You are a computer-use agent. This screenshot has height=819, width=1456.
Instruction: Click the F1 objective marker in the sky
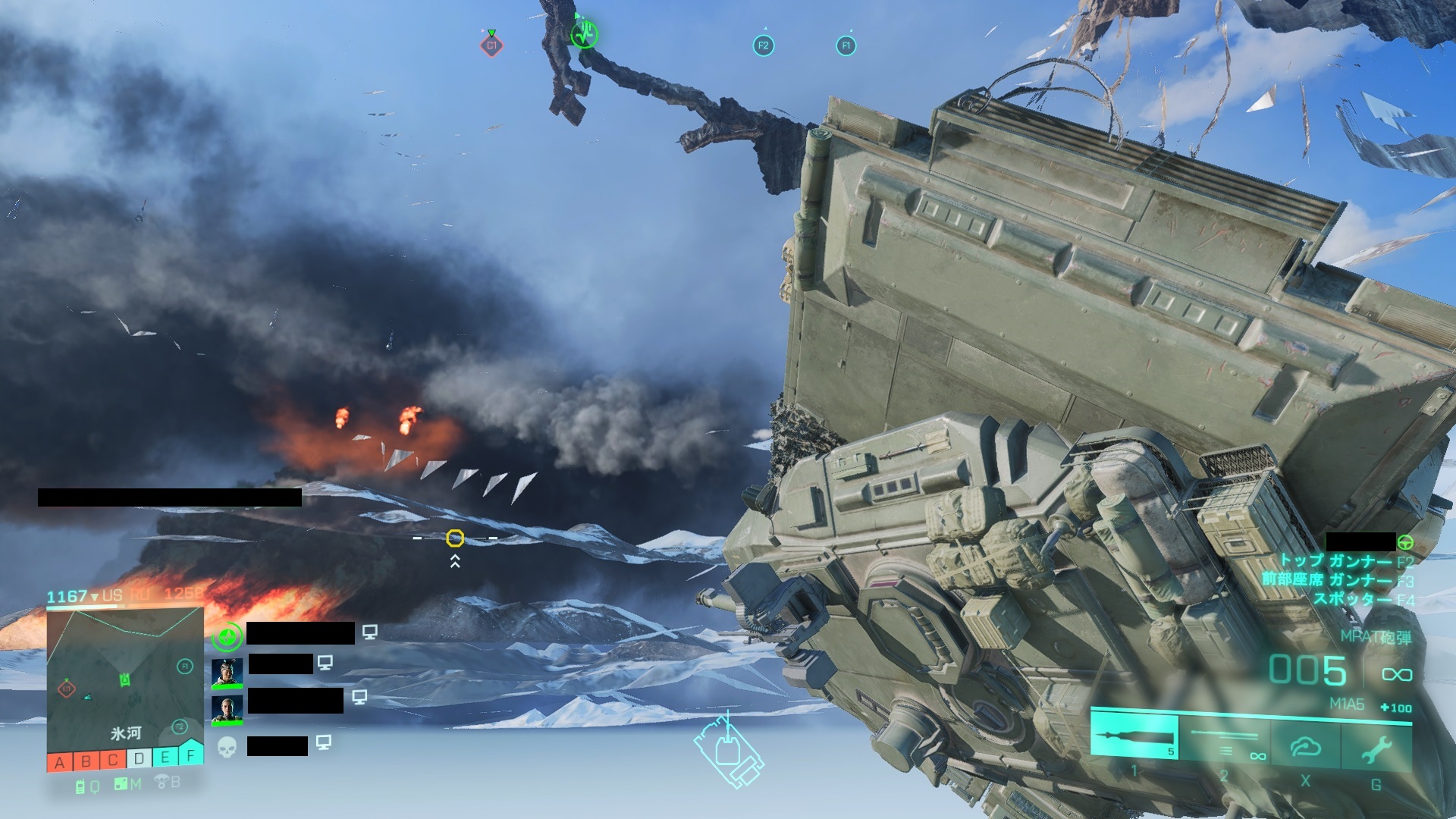846,45
